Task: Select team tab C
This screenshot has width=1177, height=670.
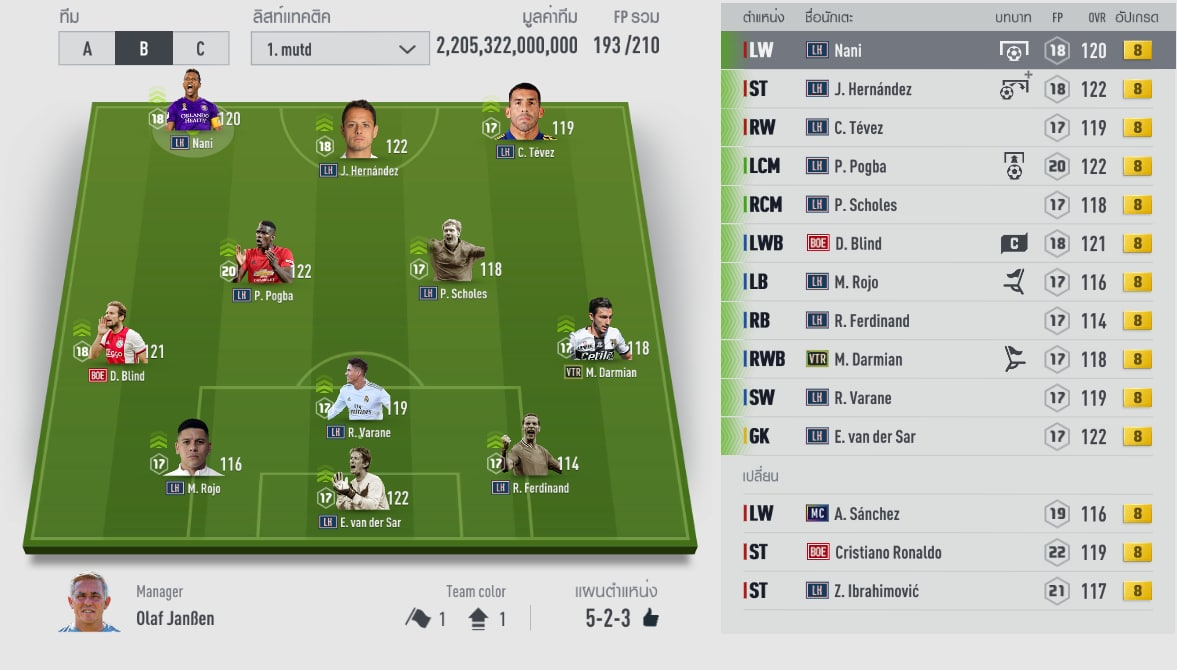Action: point(200,48)
